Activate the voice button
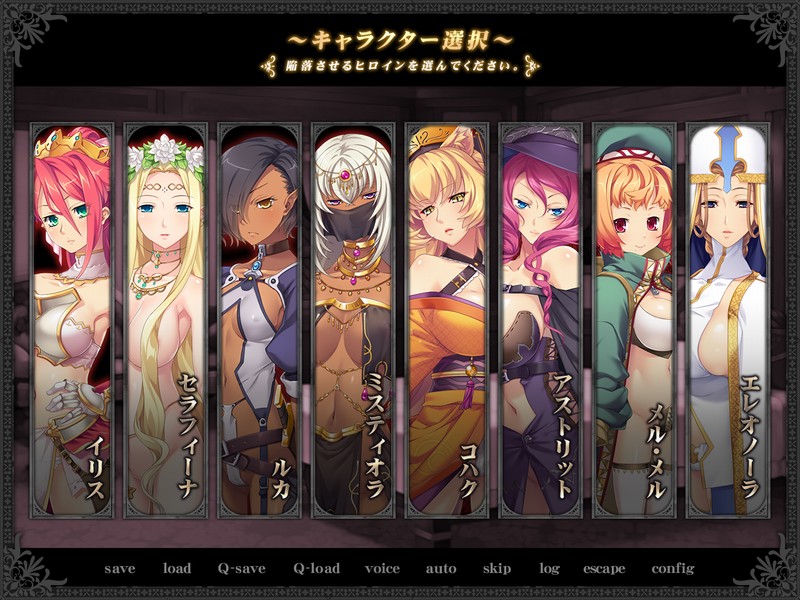 click(382, 569)
